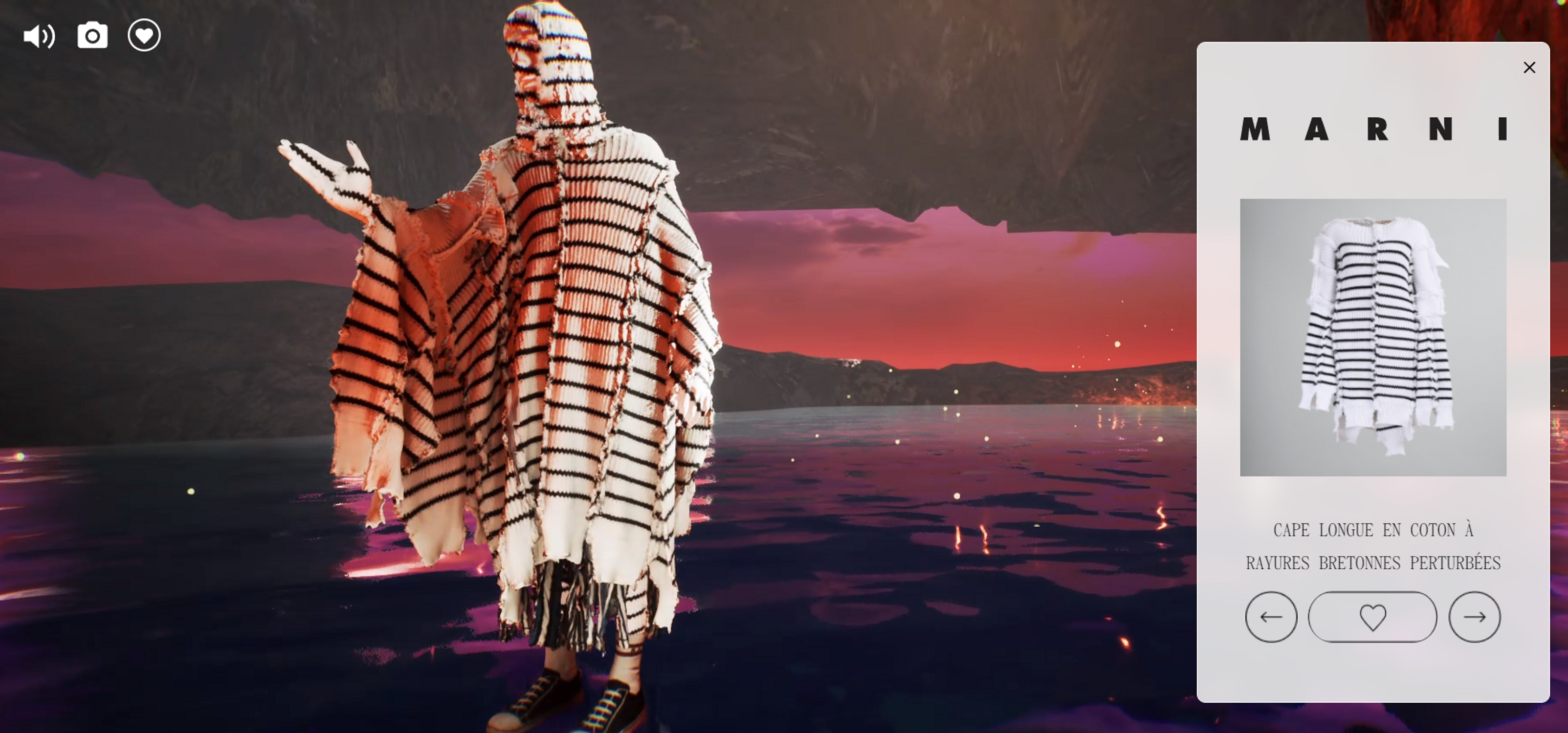The image size is (1568, 733).
Task: Click the speaker icon to toggle sound
Action: point(40,36)
